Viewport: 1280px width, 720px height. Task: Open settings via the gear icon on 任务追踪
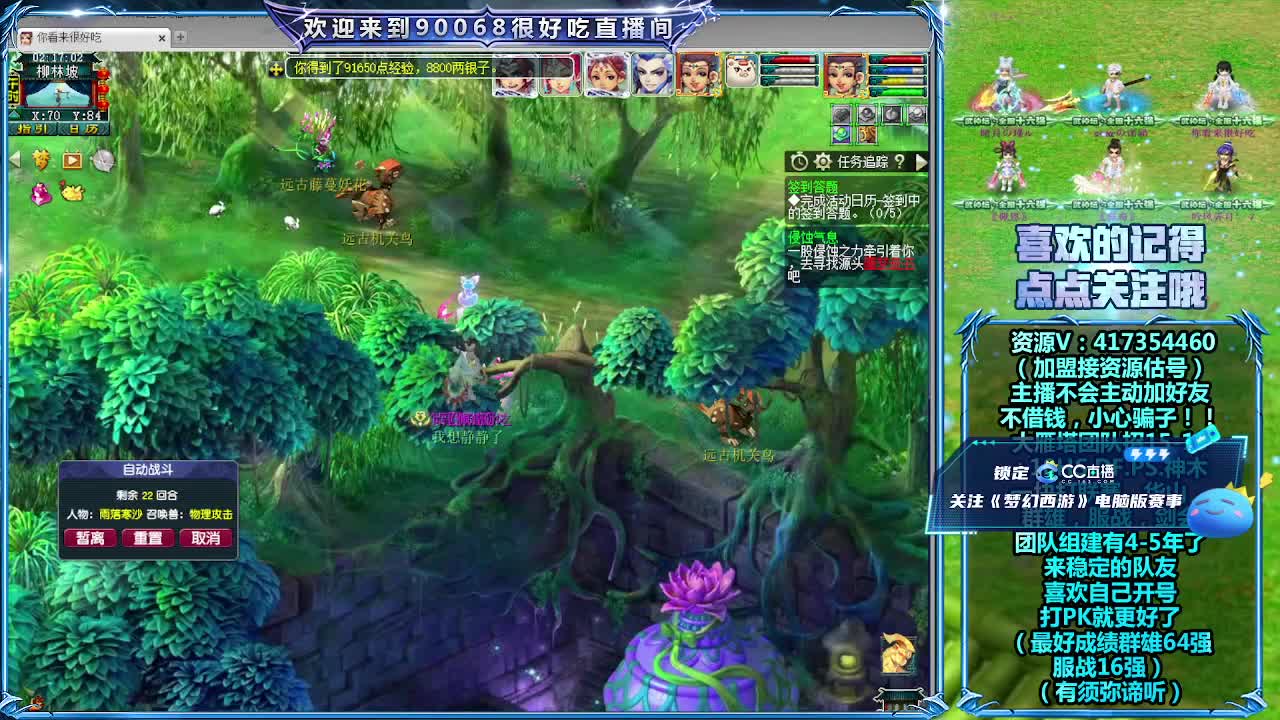click(822, 162)
